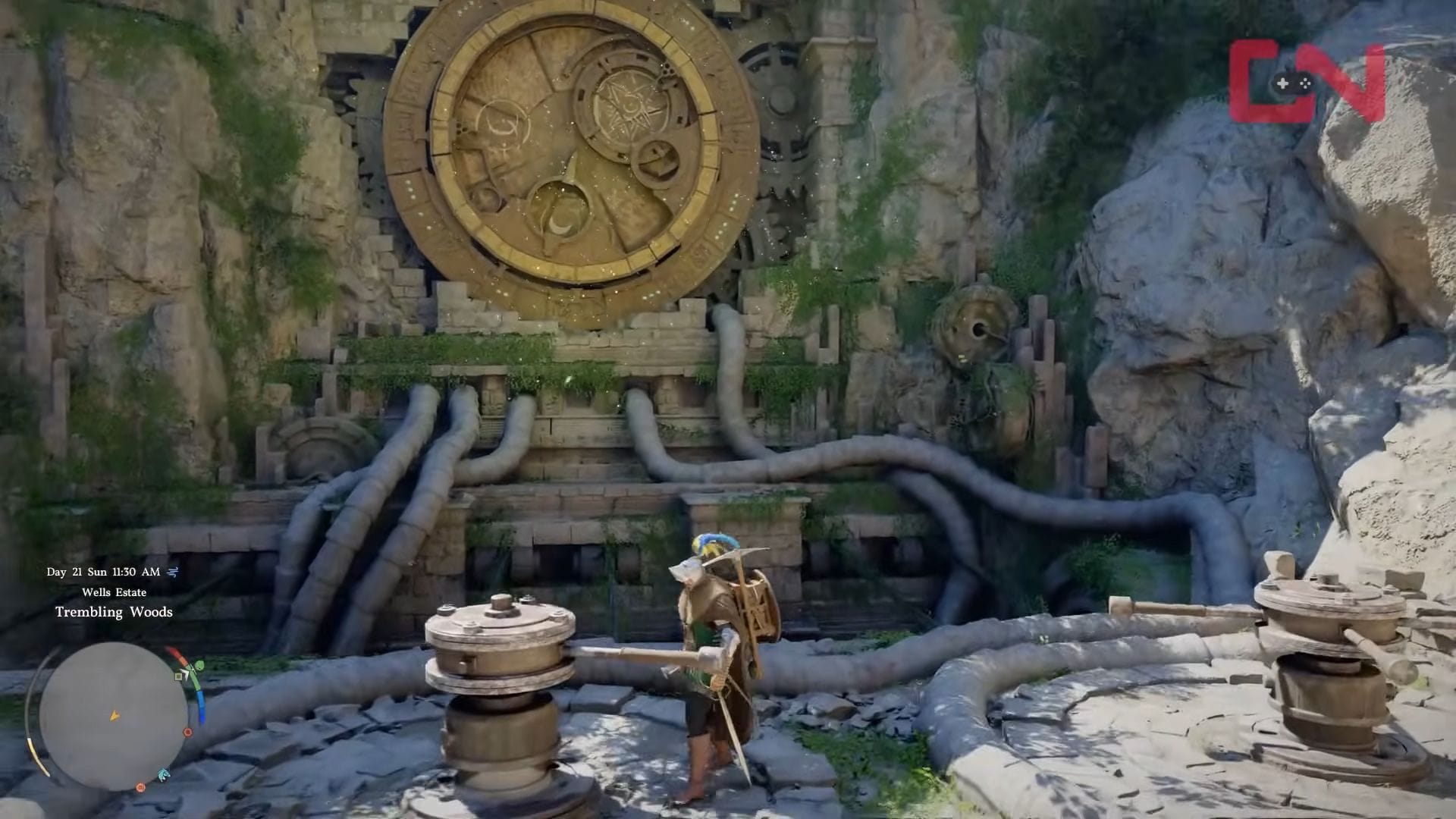The width and height of the screenshot is (1456, 819).
Task: Select the square waypoint marker on the minimap edge
Action: [179, 678]
